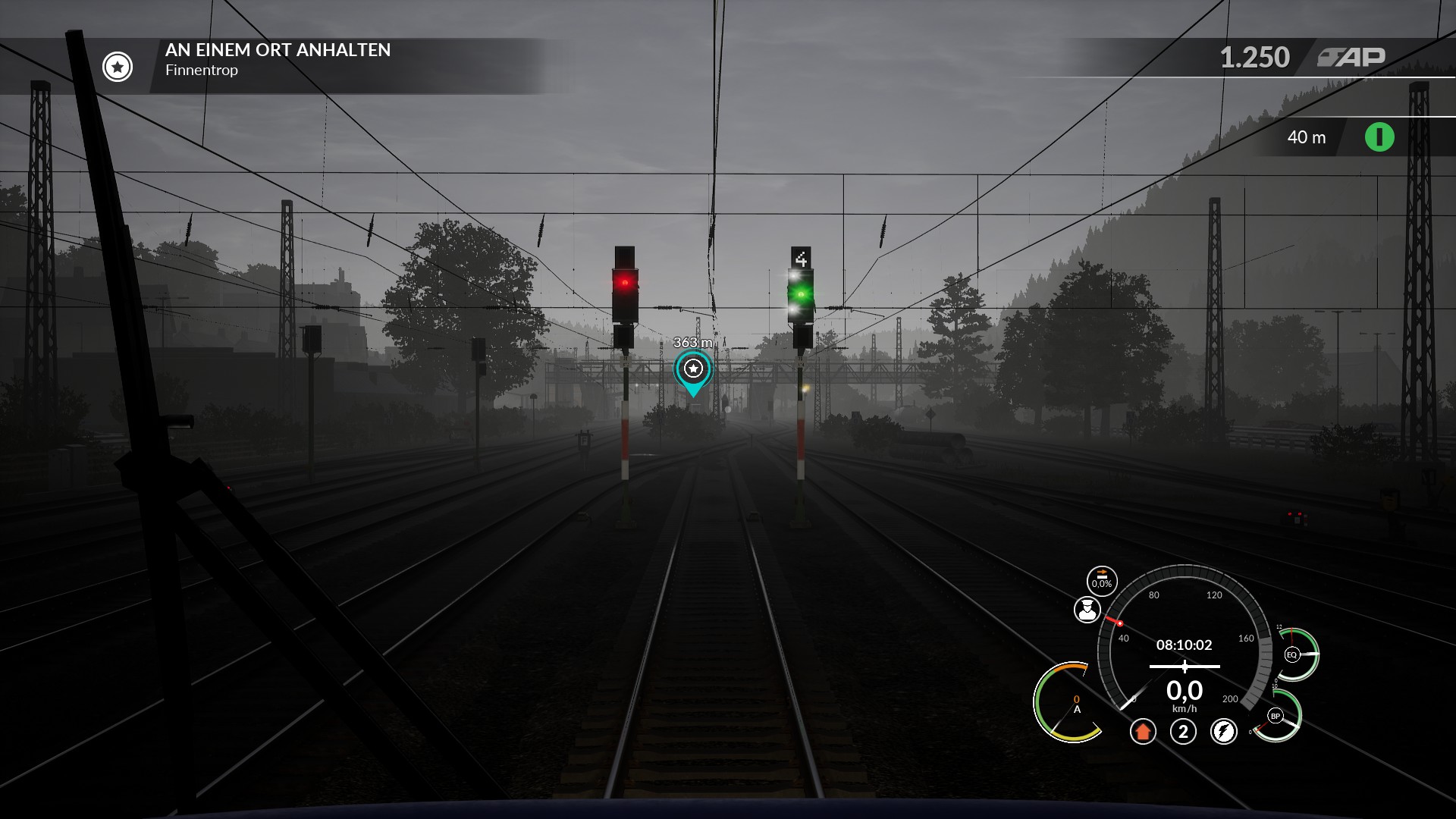This screenshot has width=1456, height=819.
Task: Click the circled number 2 icon
Action: click(x=1183, y=732)
